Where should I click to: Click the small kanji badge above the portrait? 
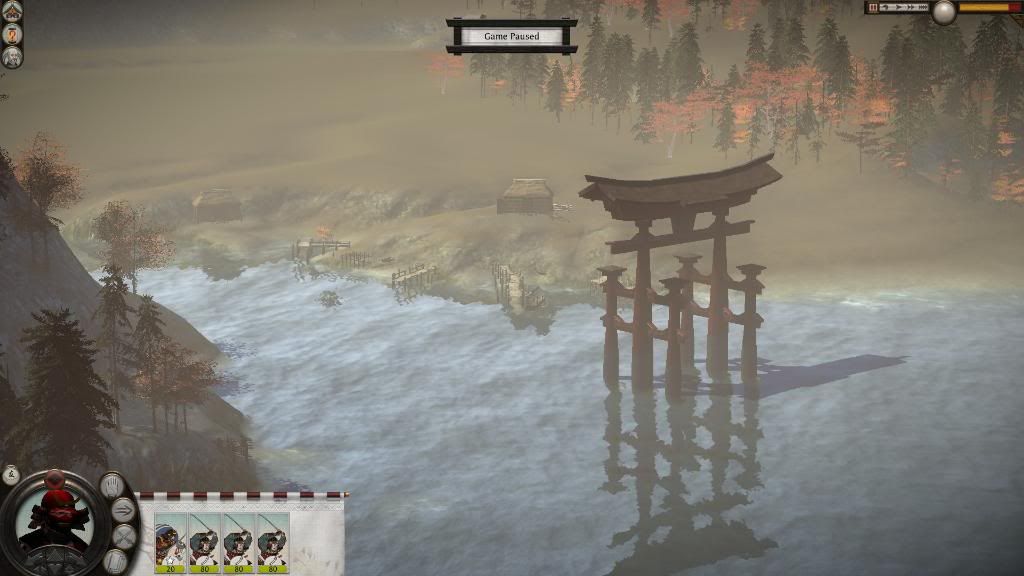(x=12, y=474)
